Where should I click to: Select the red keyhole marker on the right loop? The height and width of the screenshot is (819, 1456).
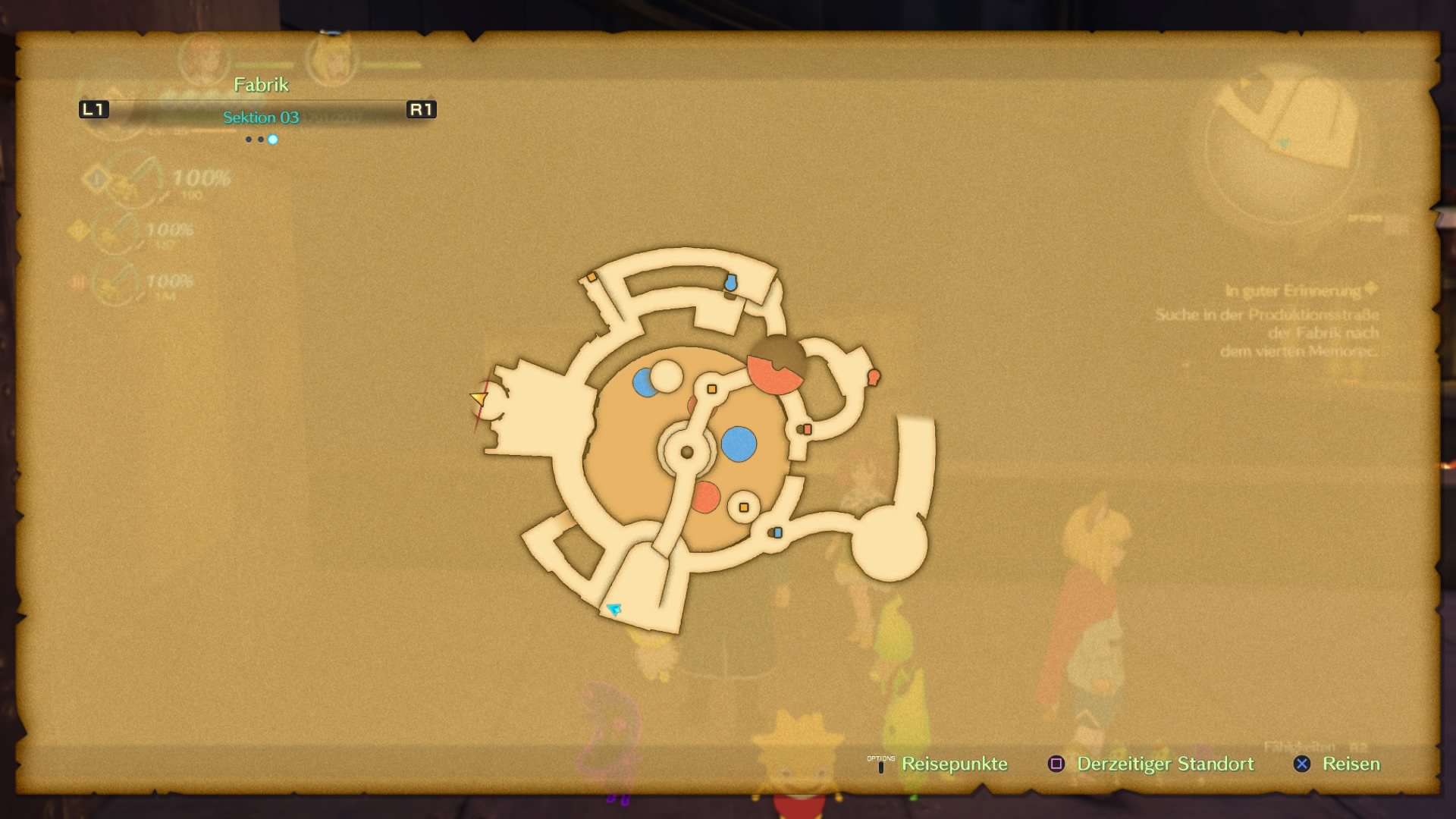tap(873, 376)
